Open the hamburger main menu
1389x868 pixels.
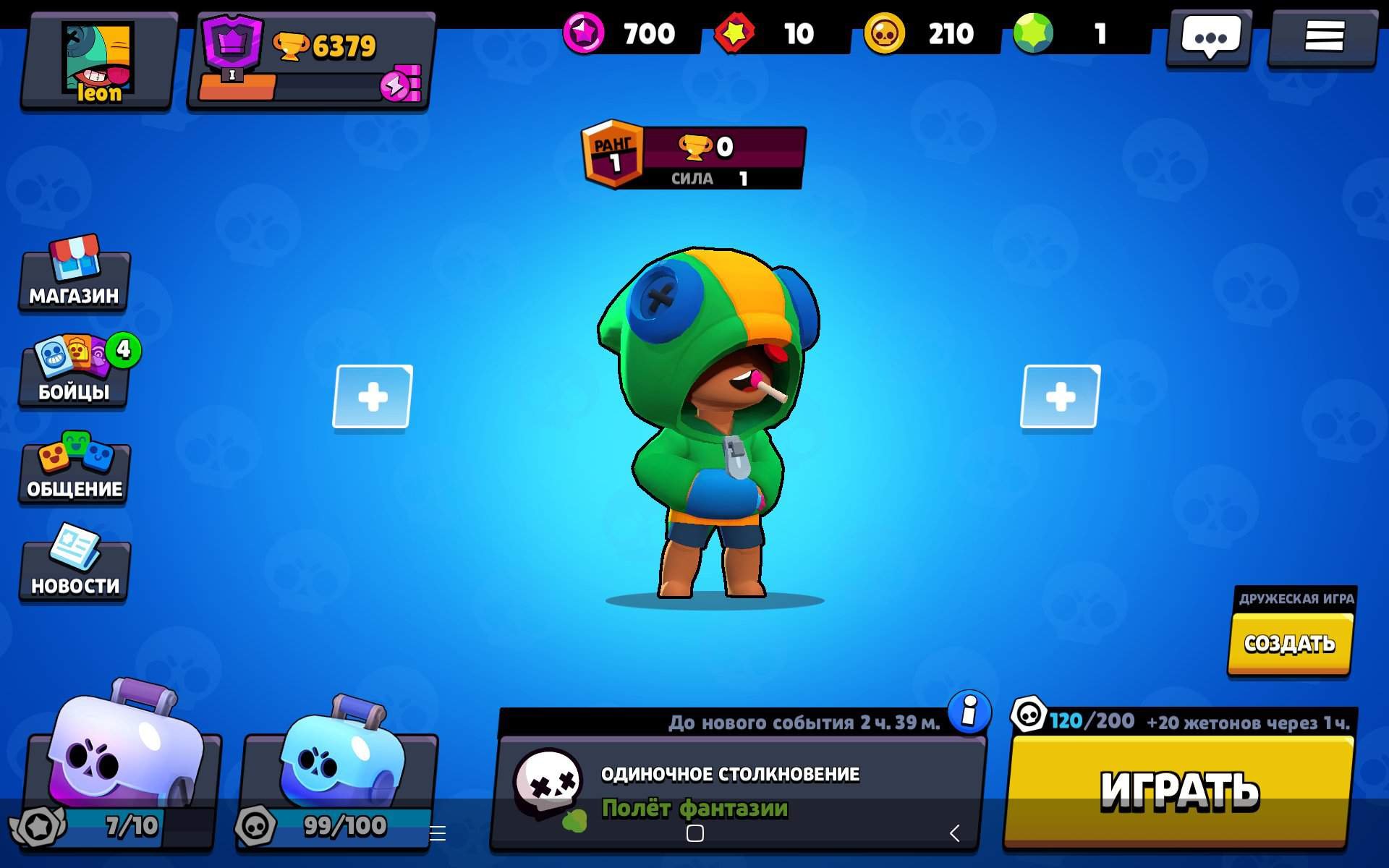click(x=1323, y=38)
